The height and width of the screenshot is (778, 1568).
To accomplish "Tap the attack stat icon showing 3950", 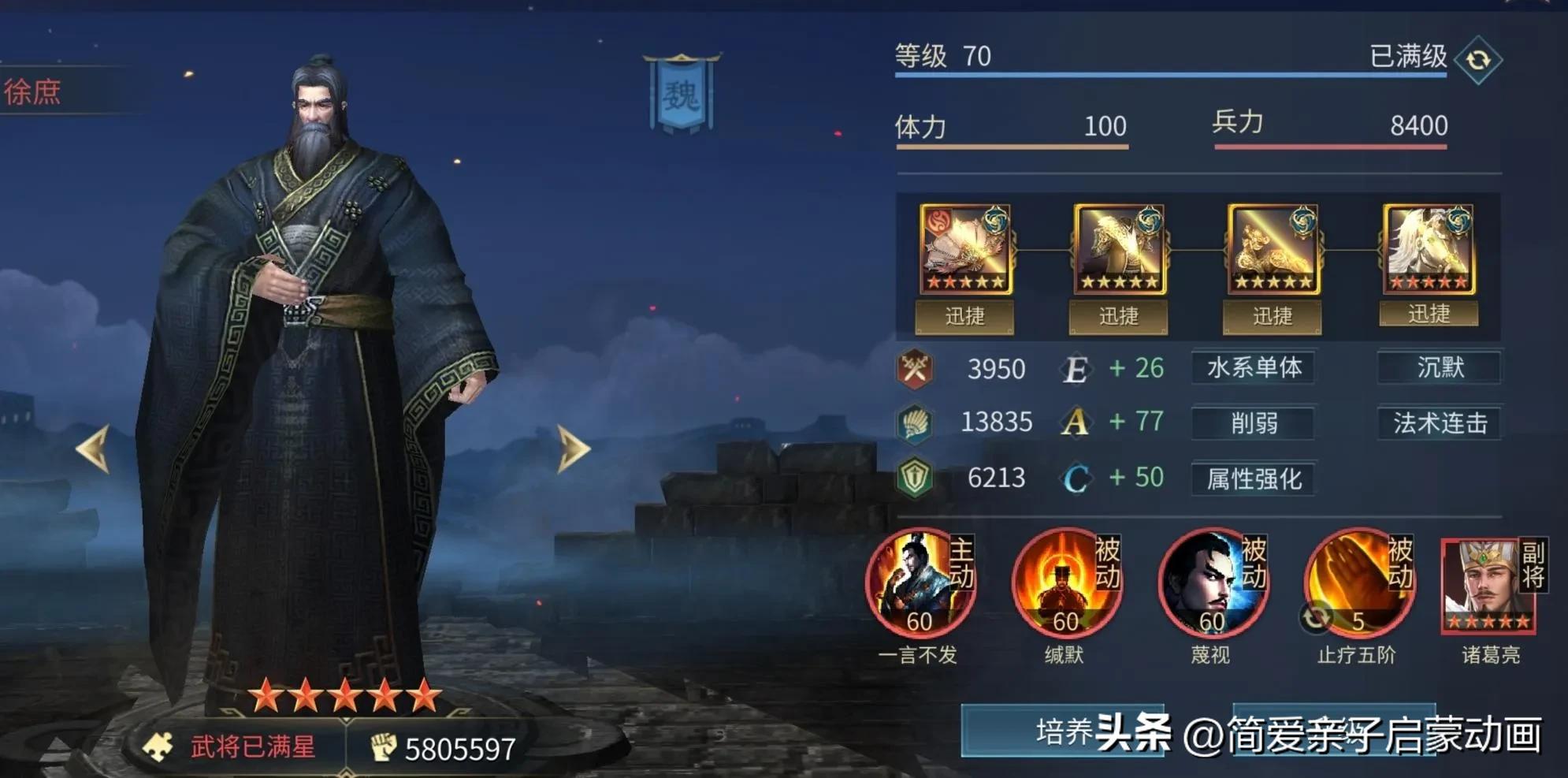I will point(918,369).
